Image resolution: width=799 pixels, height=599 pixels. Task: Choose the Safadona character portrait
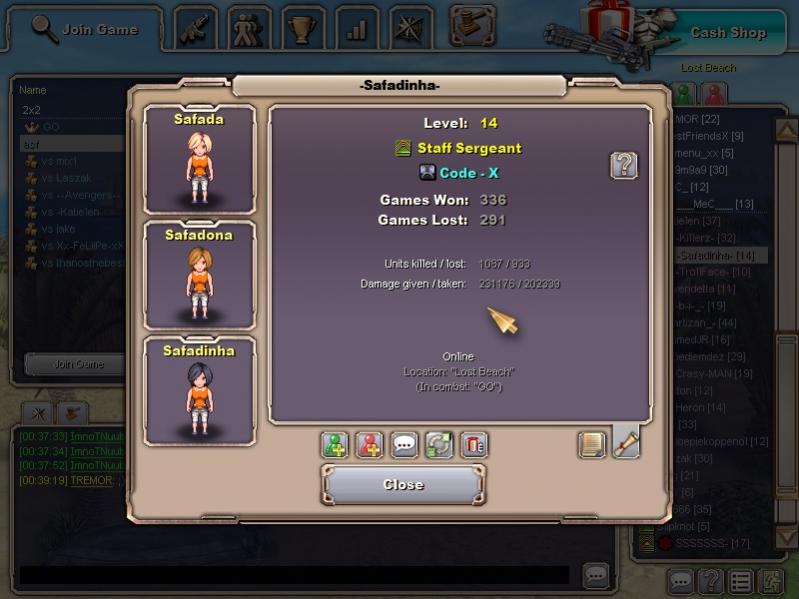click(x=199, y=274)
